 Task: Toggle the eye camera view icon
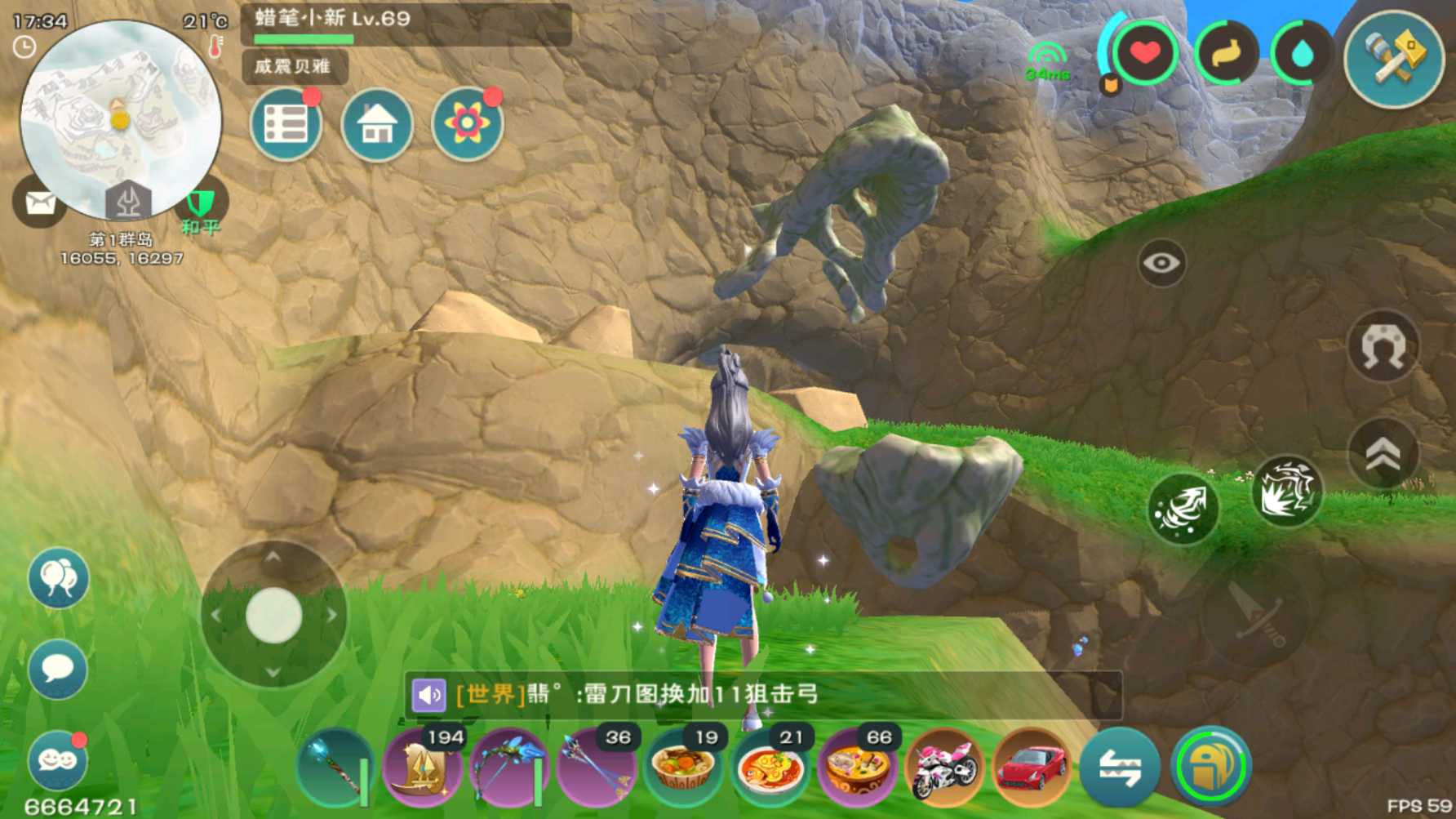coord(1161,263)
